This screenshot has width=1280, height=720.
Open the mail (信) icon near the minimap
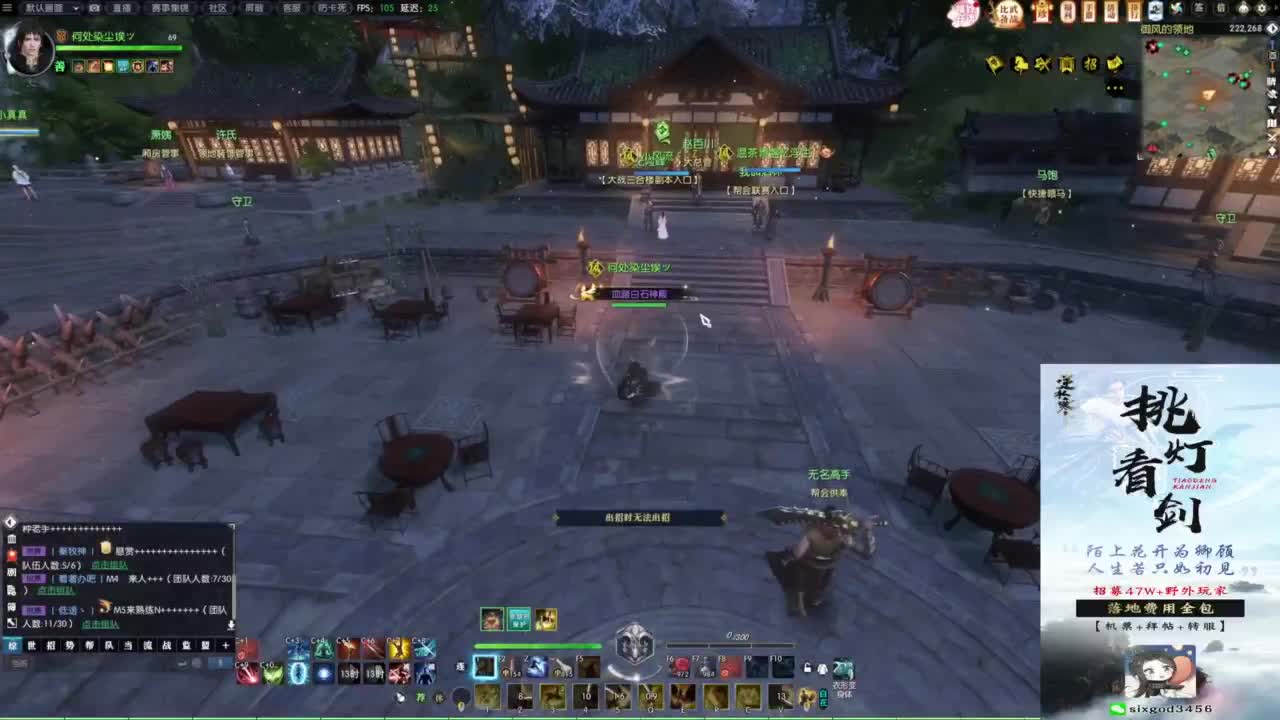tap(1221, 10)
